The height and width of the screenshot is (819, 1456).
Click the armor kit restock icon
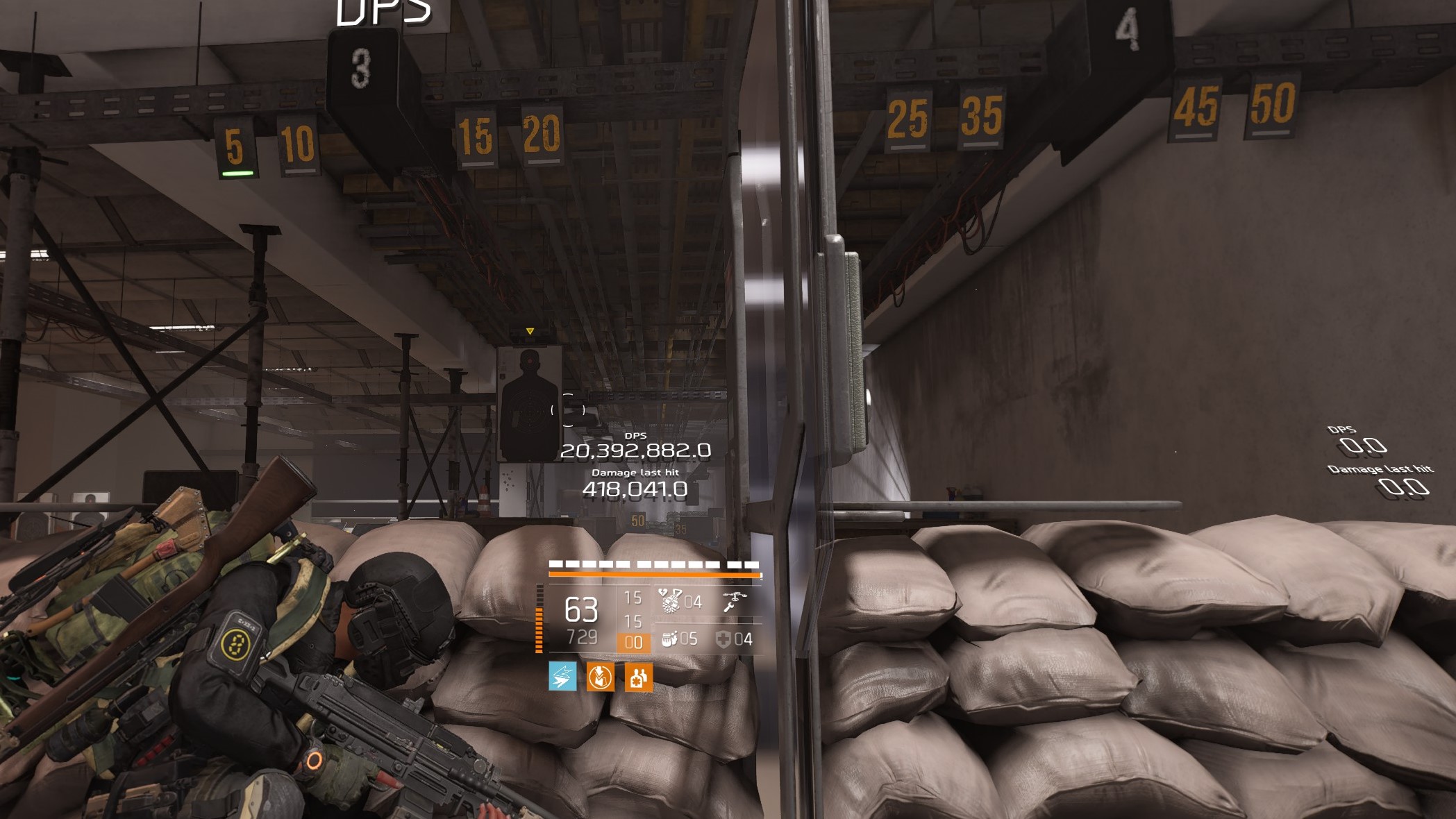(601, 677)
